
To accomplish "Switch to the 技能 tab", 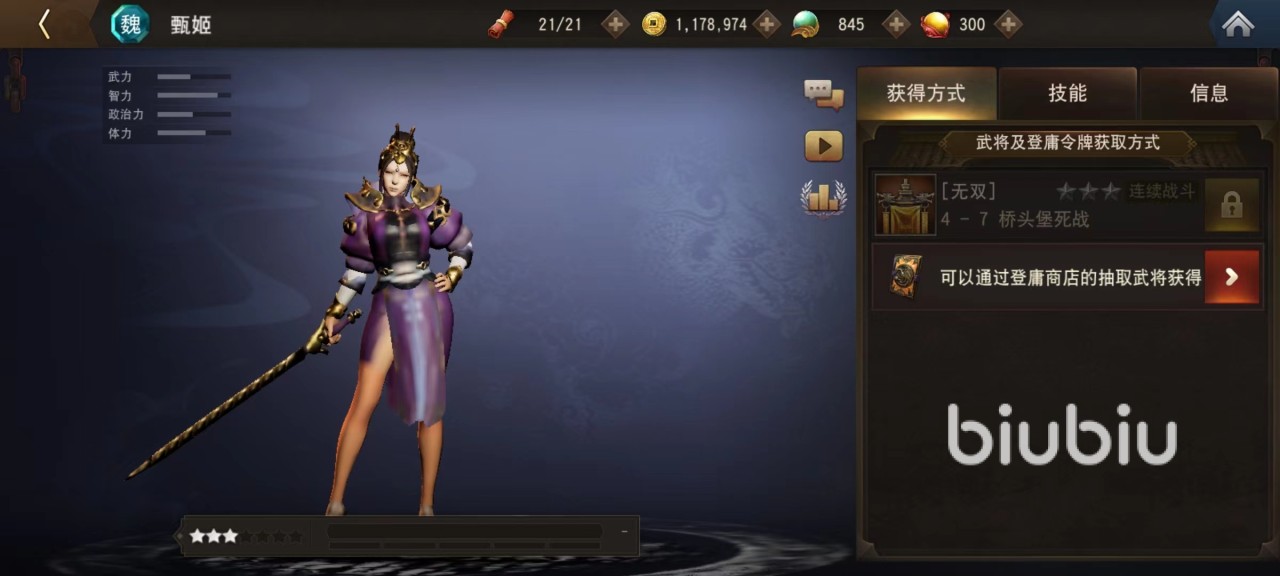I will tap(1067, 93).
